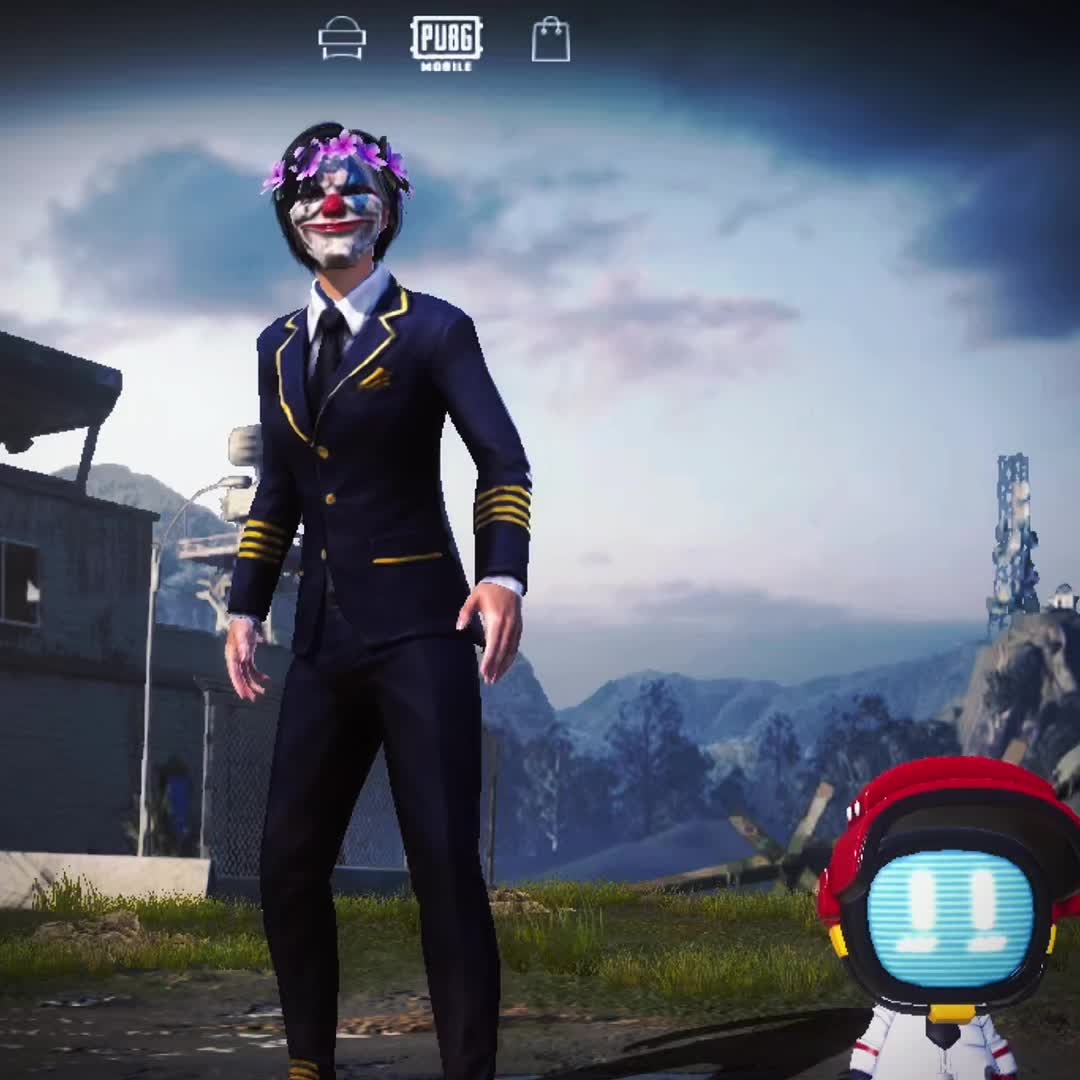Open the helmet inventory icon
The image size is (1080, 1080).
pos(342,39)
